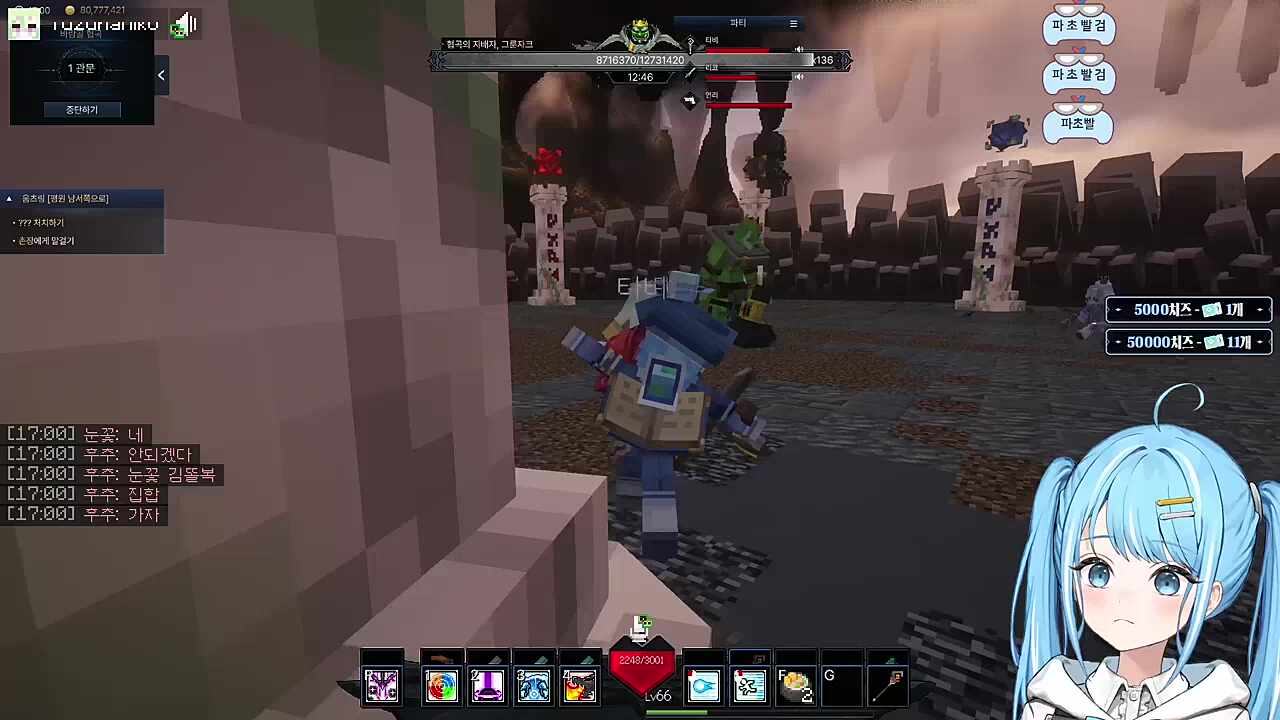
Task: Use the purple beam skill in slot 2
Action: pos(488,685)
